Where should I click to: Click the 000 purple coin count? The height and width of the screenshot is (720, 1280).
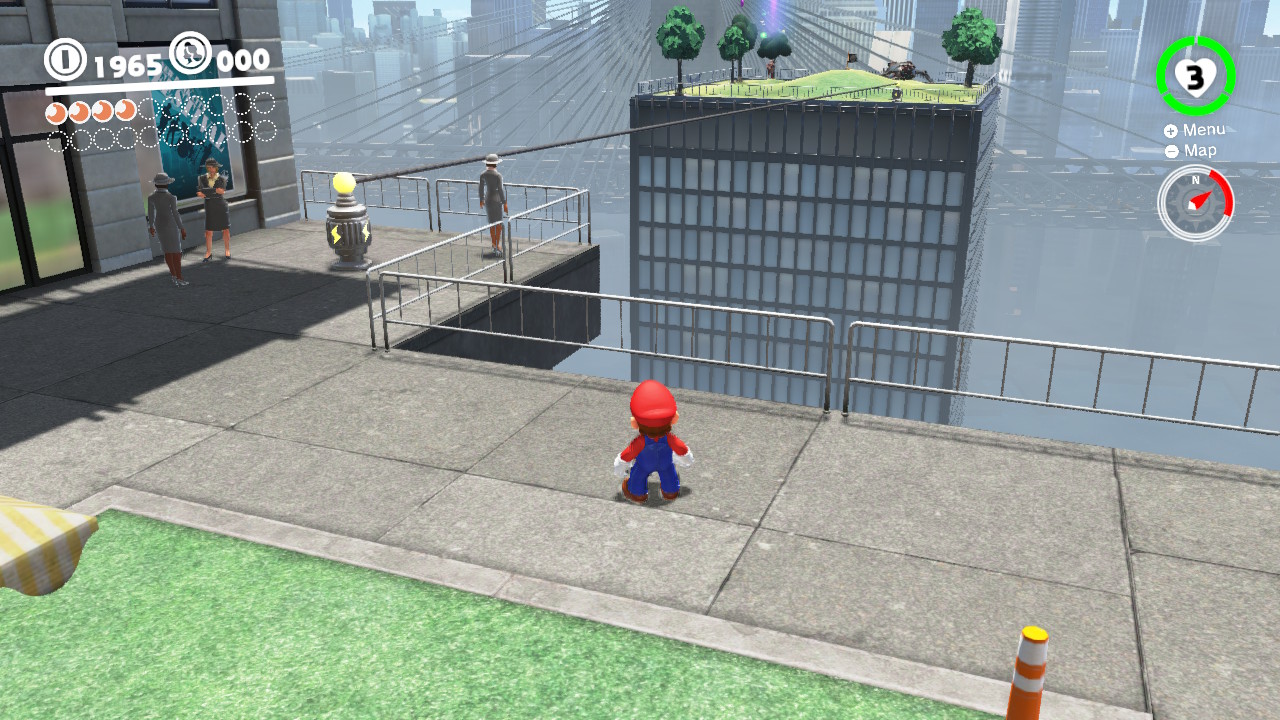(242, 60)
